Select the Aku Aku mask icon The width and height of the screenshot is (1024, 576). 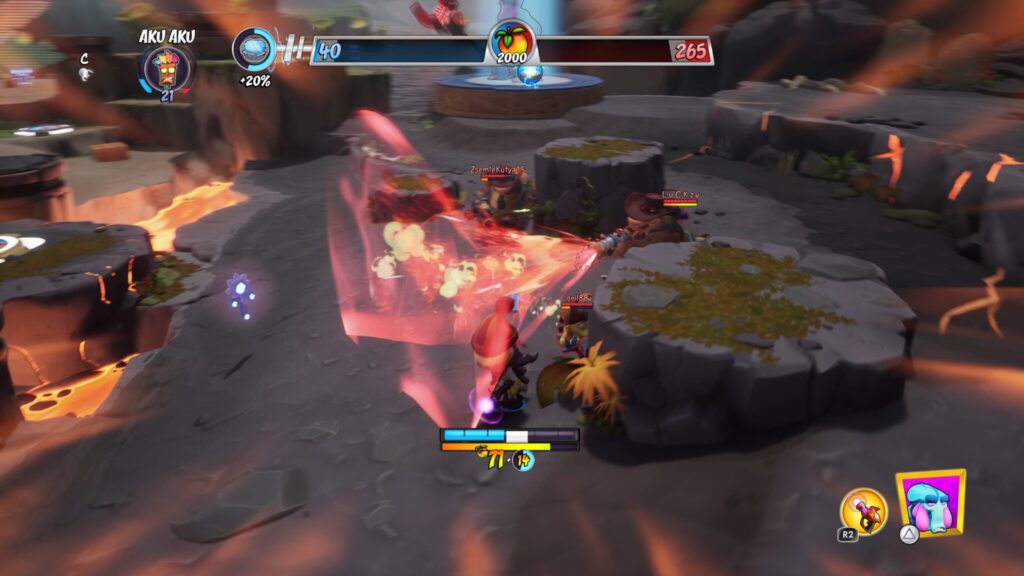[165, 69]
